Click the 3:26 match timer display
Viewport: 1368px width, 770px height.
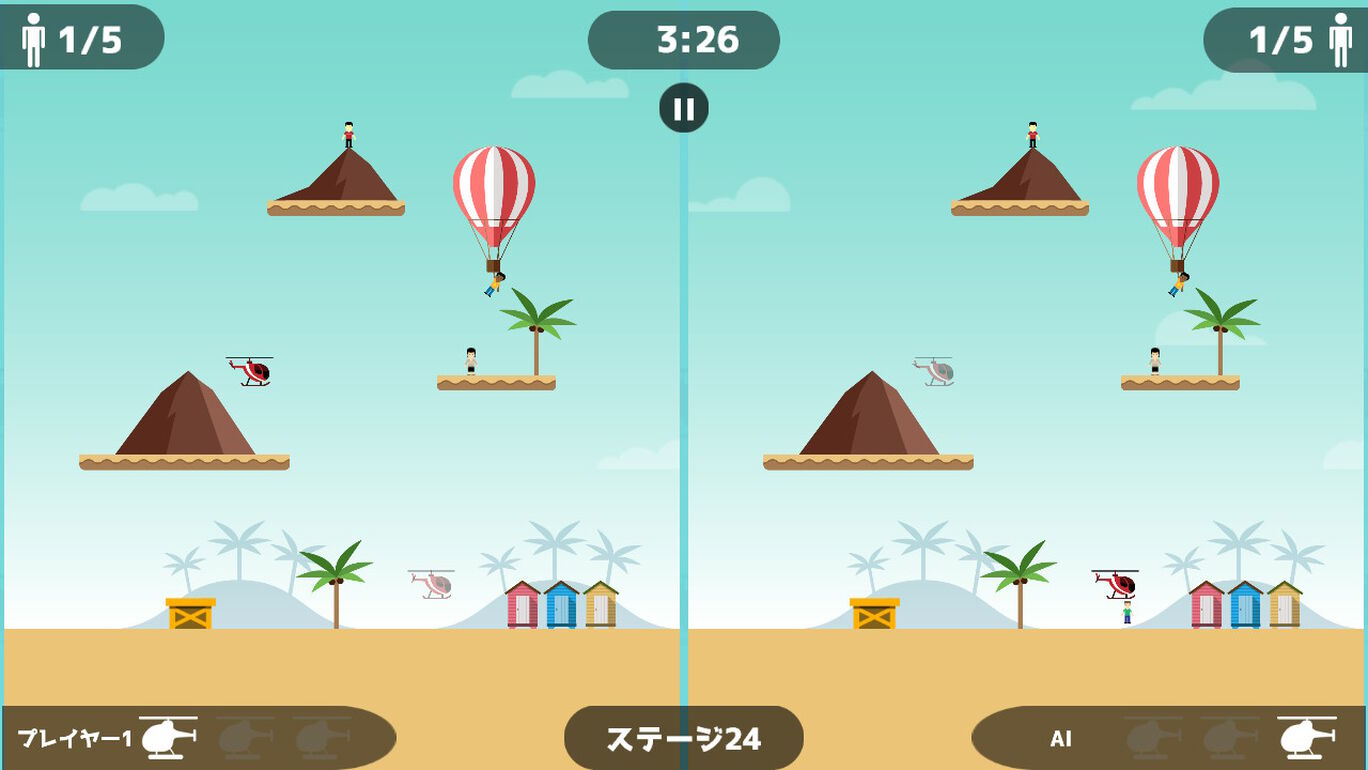point(684,40)
